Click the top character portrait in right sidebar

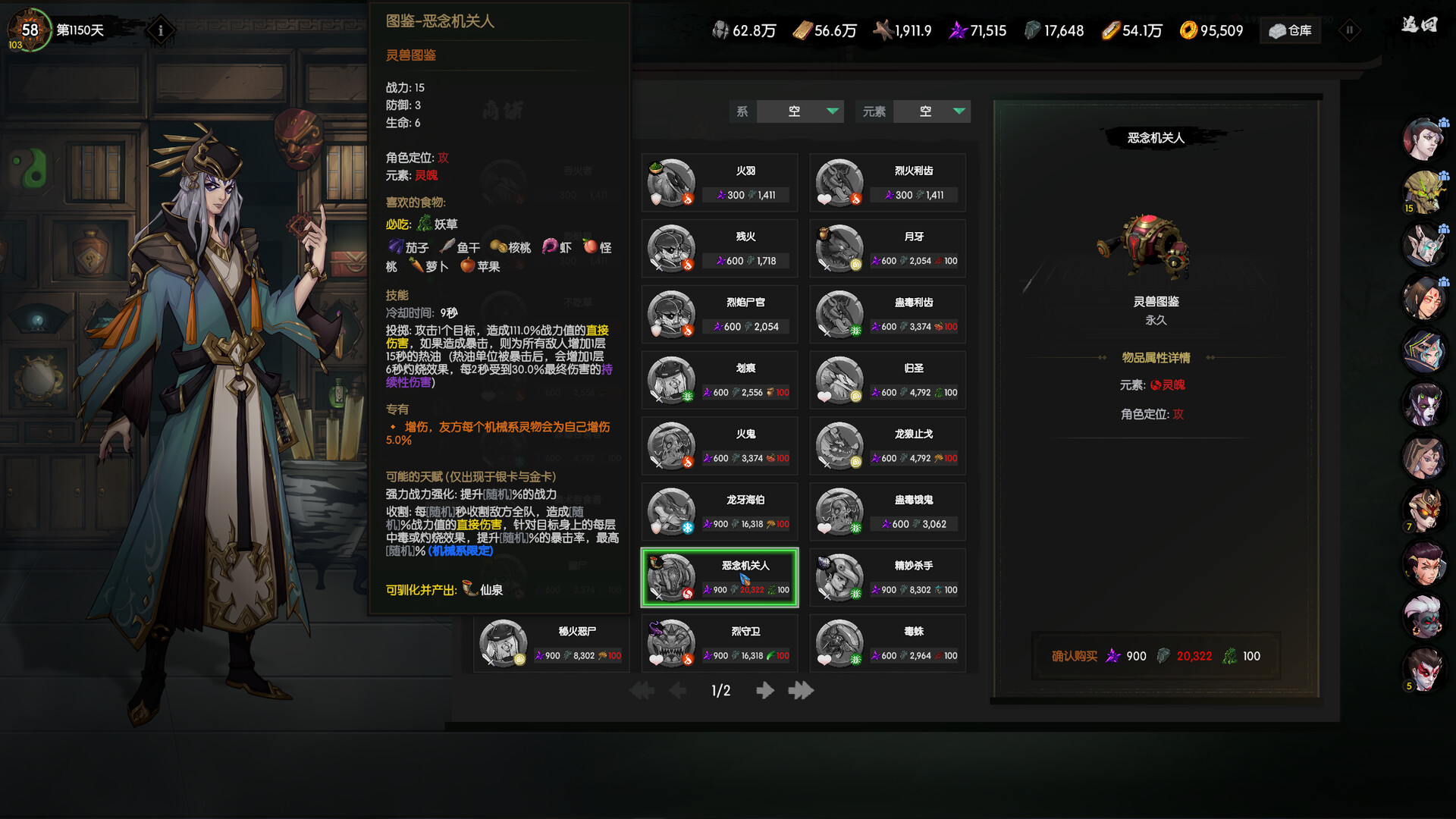(x=1425, y=138)
